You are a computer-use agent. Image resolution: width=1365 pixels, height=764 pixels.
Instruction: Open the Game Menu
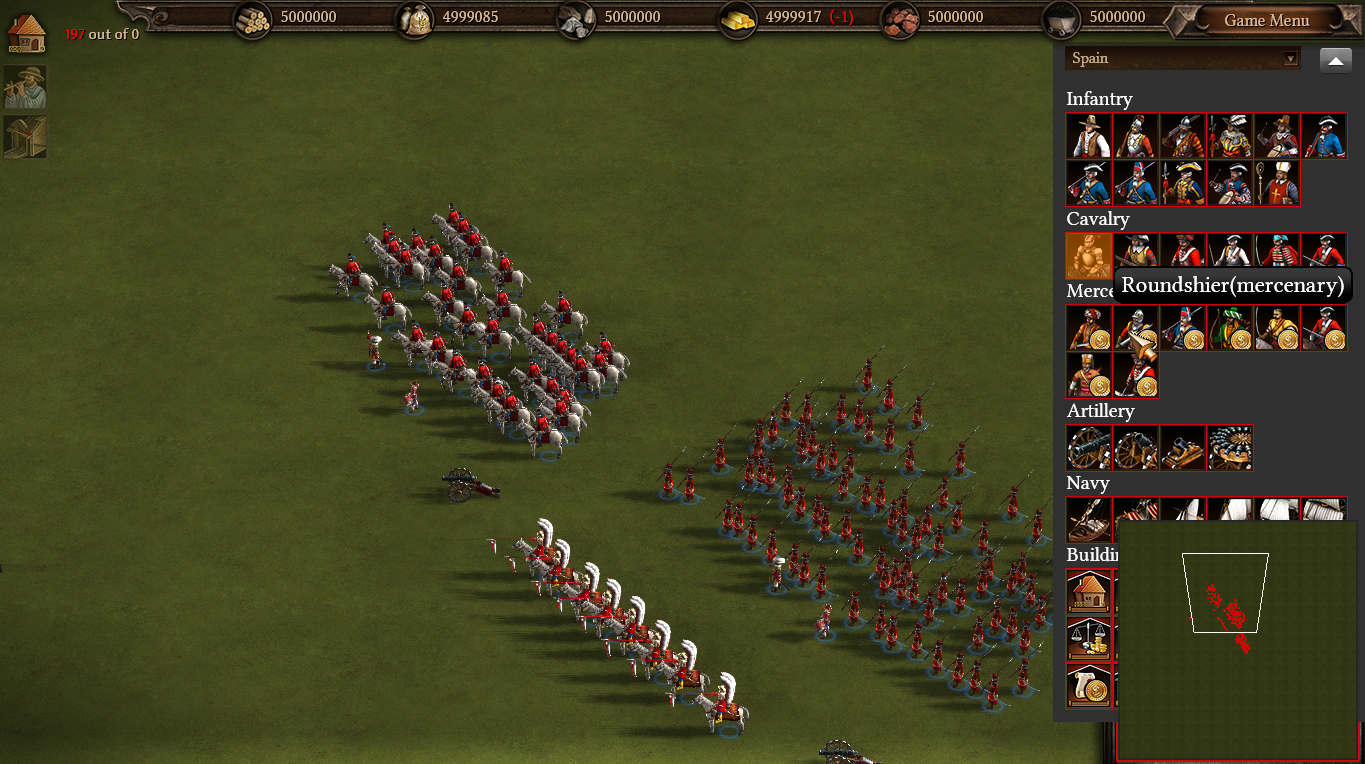coord(1266,20)
